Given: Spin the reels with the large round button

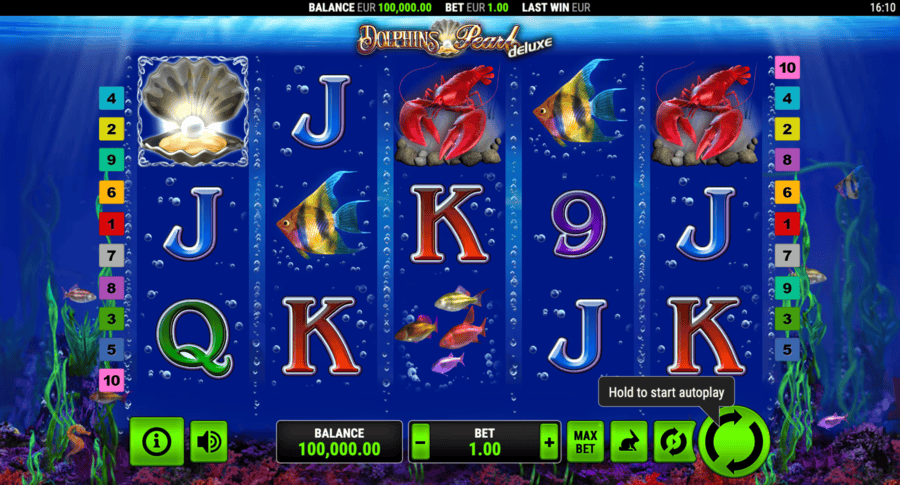Looking at the screenshot, I should point(735,441).
